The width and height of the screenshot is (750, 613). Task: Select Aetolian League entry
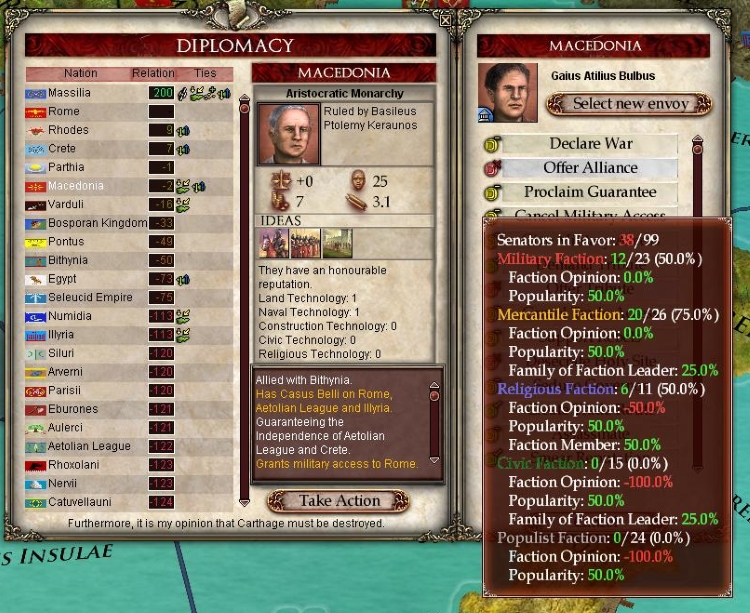[x=89, y=446]
